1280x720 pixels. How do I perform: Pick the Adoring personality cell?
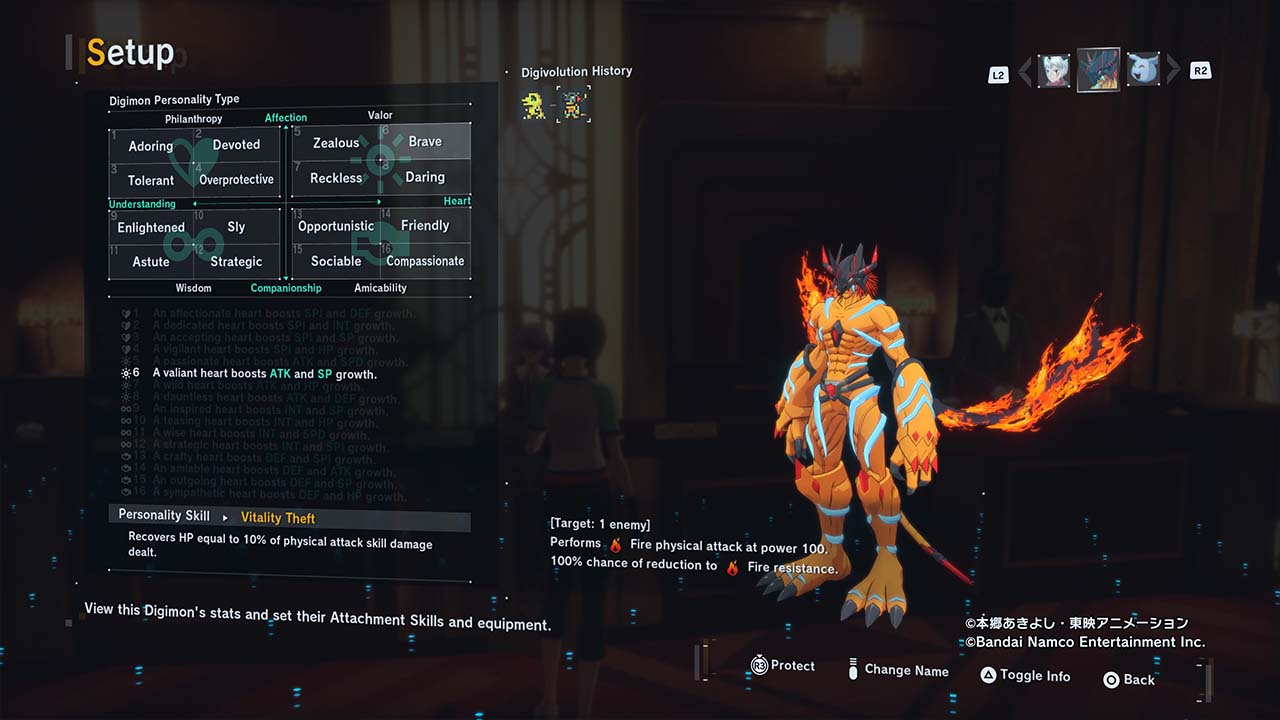click(151, 146)
